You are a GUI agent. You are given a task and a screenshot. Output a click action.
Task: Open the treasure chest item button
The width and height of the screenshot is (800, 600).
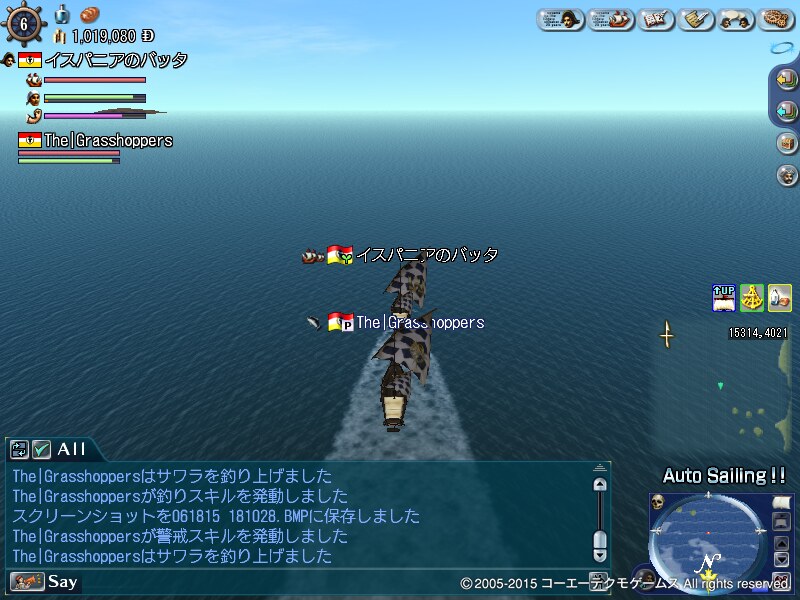[786, 142]
